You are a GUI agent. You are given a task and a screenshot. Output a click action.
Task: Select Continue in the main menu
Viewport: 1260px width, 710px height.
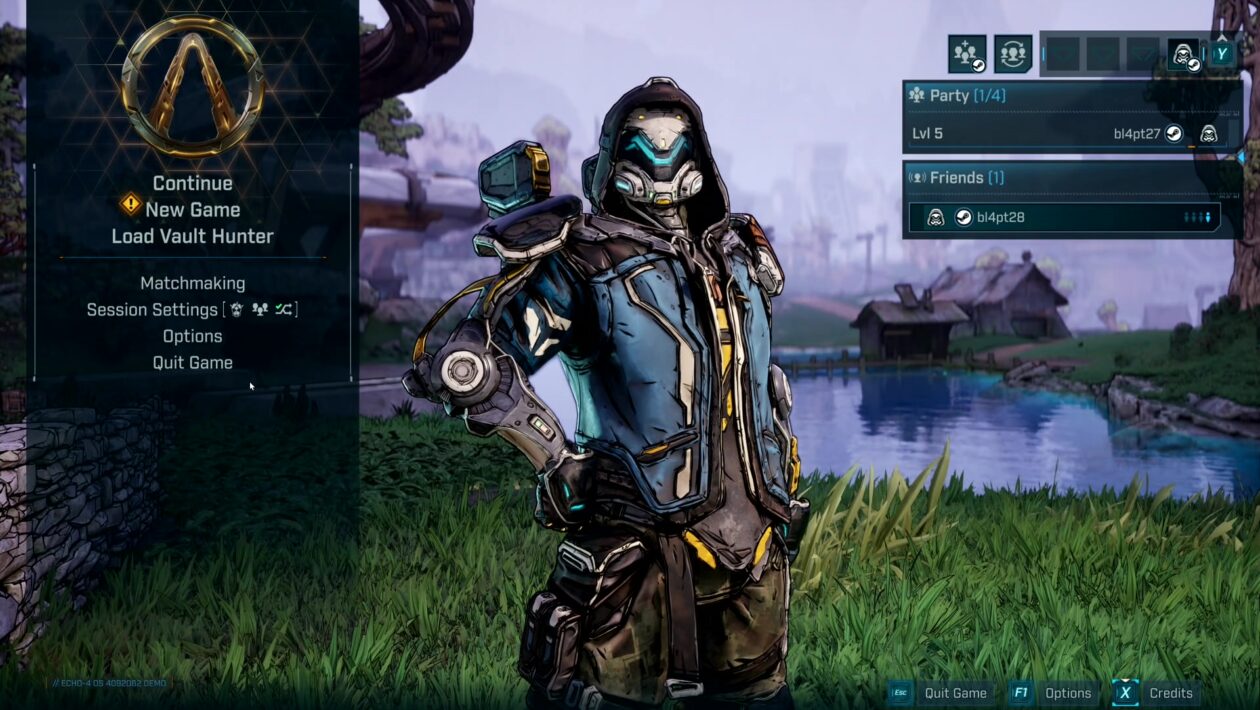click(192, 183)
